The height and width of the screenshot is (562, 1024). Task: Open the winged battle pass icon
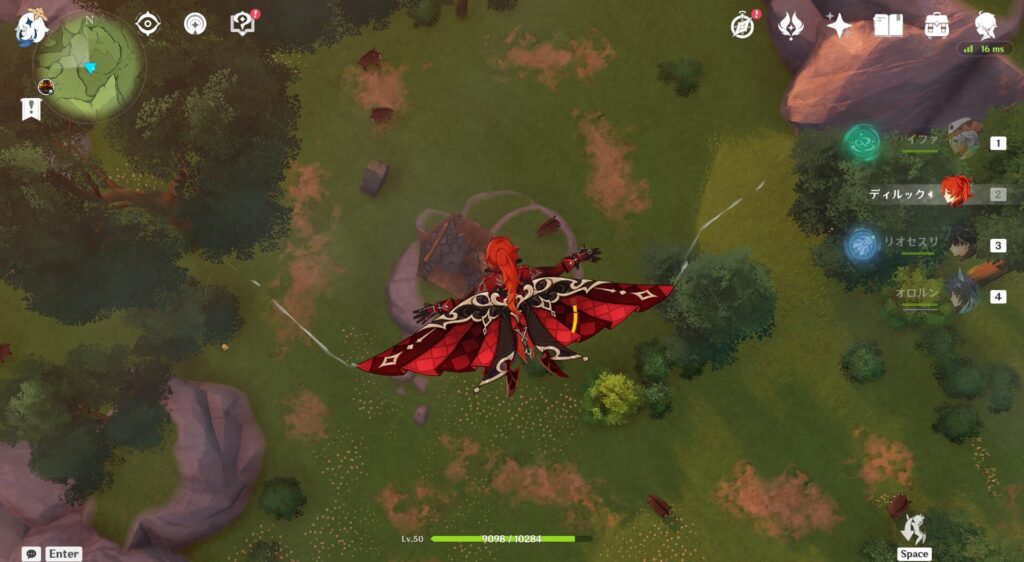792,25
